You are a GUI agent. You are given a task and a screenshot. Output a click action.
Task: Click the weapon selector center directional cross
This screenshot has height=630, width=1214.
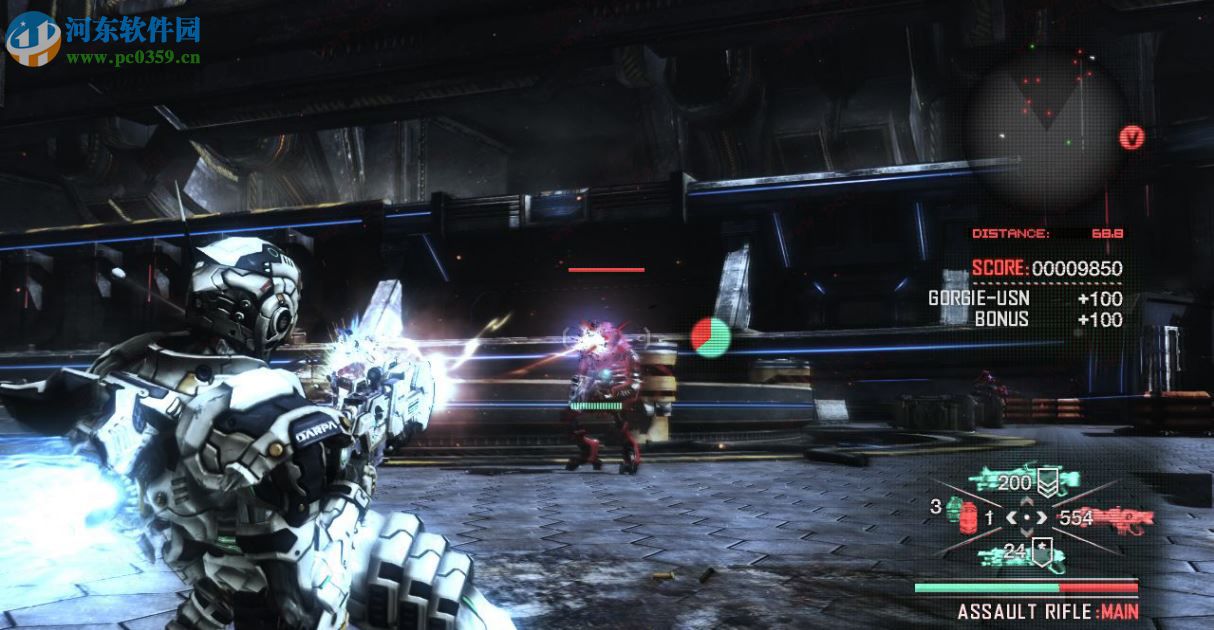(1026, 517)
